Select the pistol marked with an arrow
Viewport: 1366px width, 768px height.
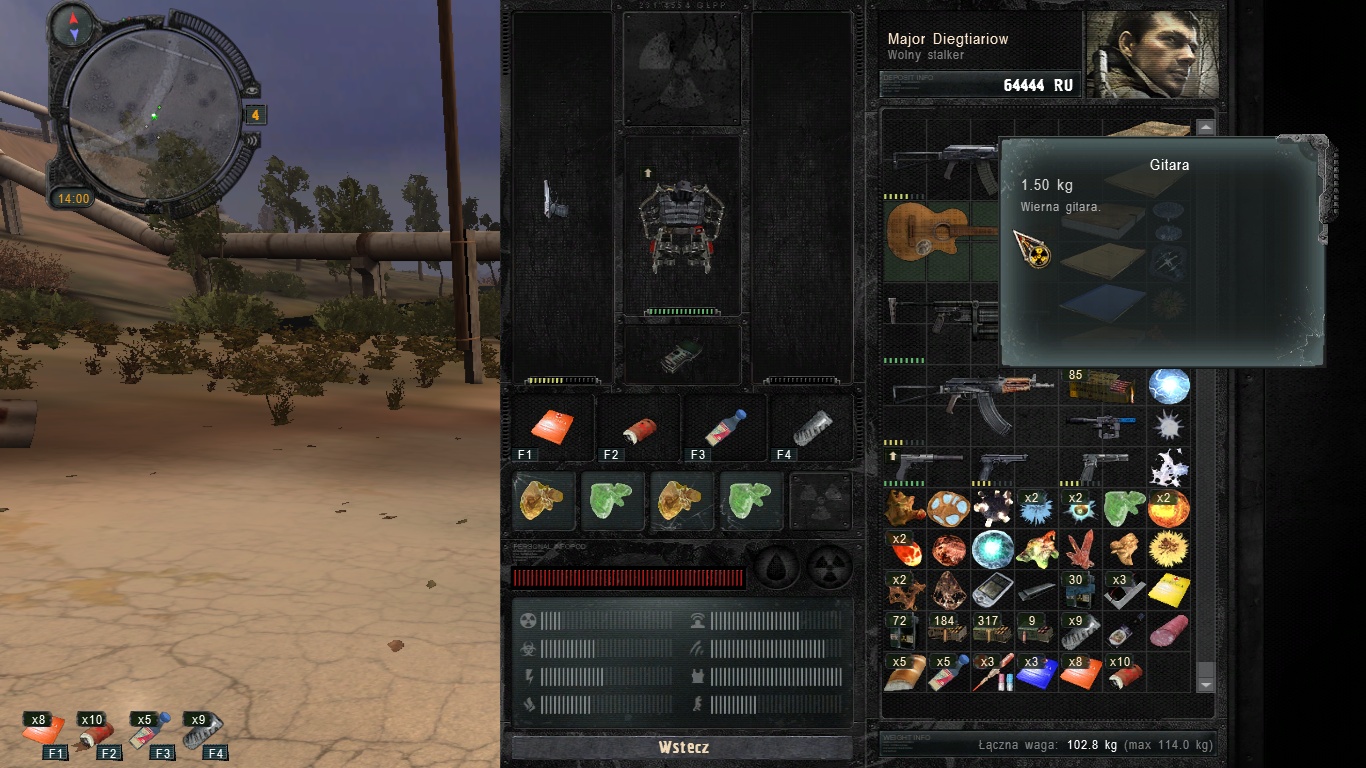tap(927, 464)
